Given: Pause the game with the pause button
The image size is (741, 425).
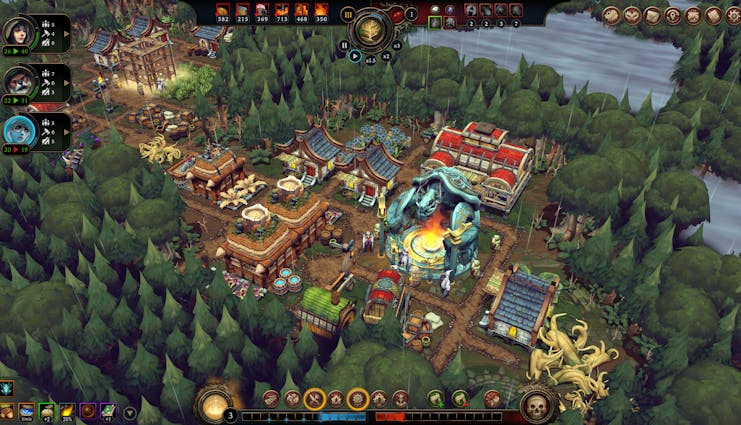Looking at the screenshot, I should (x=345, y=45).
